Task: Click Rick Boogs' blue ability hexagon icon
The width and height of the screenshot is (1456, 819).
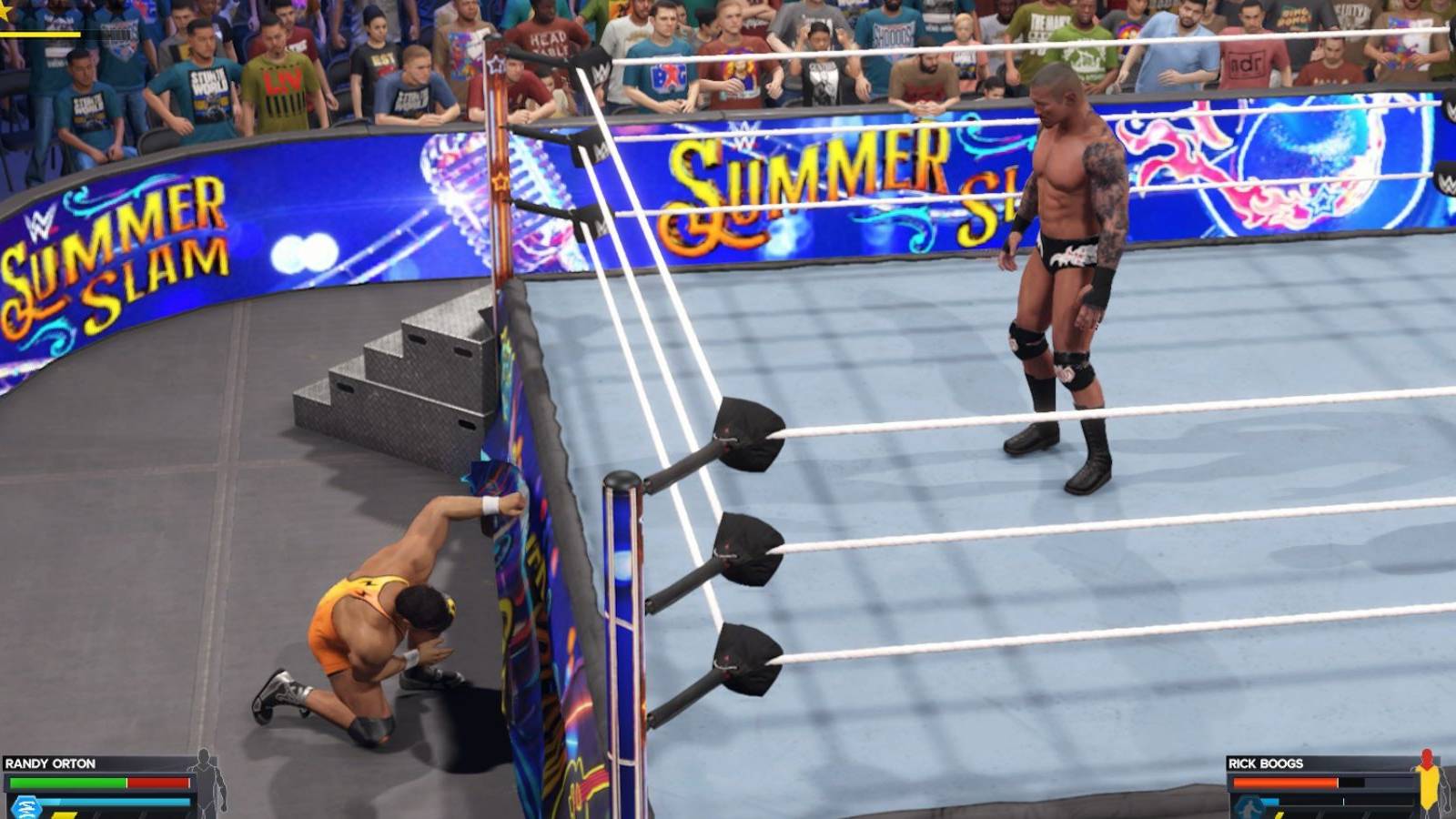Action: coord(1249,807)
